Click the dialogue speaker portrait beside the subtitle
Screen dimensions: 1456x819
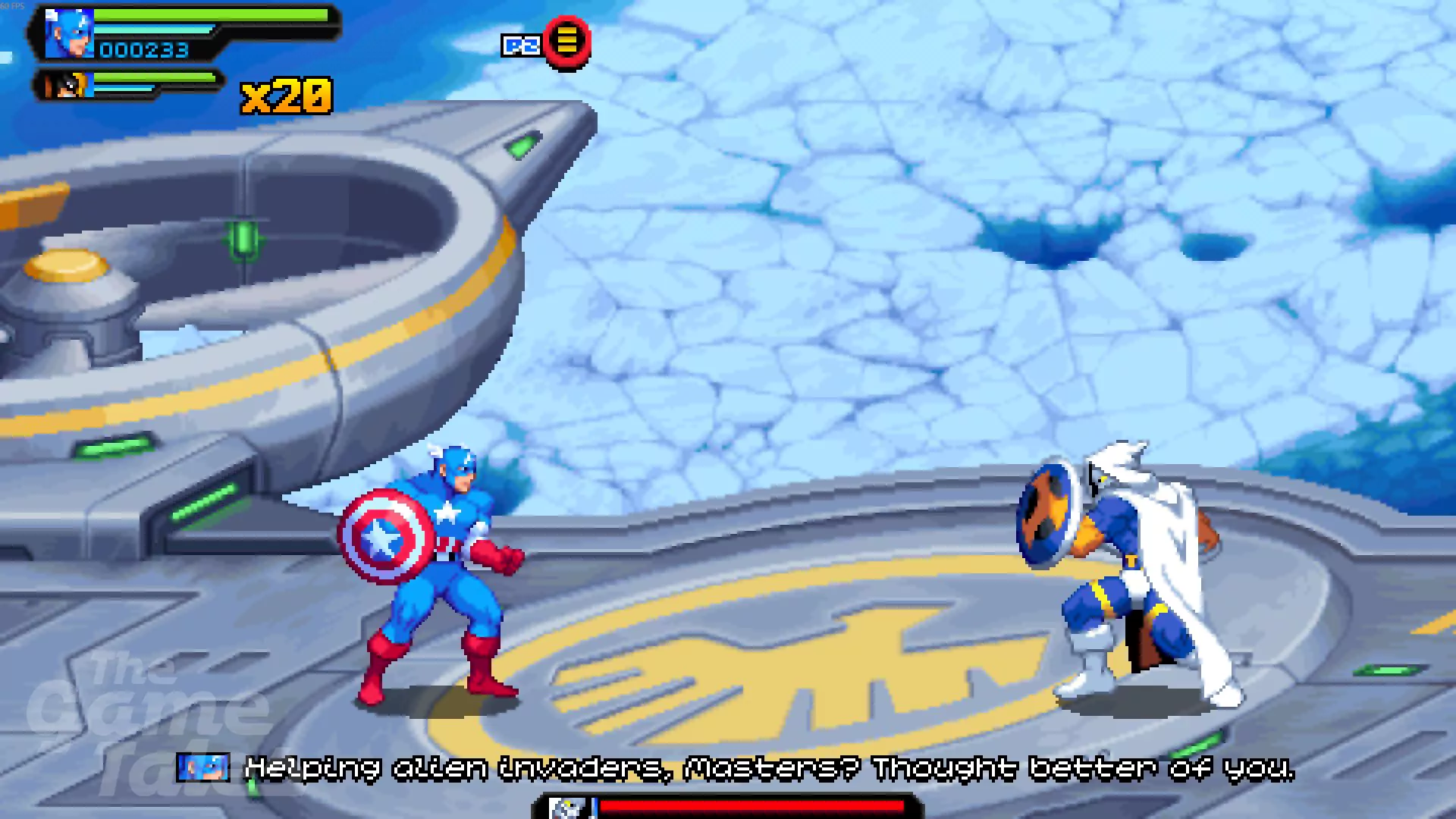tap(203, 767)
